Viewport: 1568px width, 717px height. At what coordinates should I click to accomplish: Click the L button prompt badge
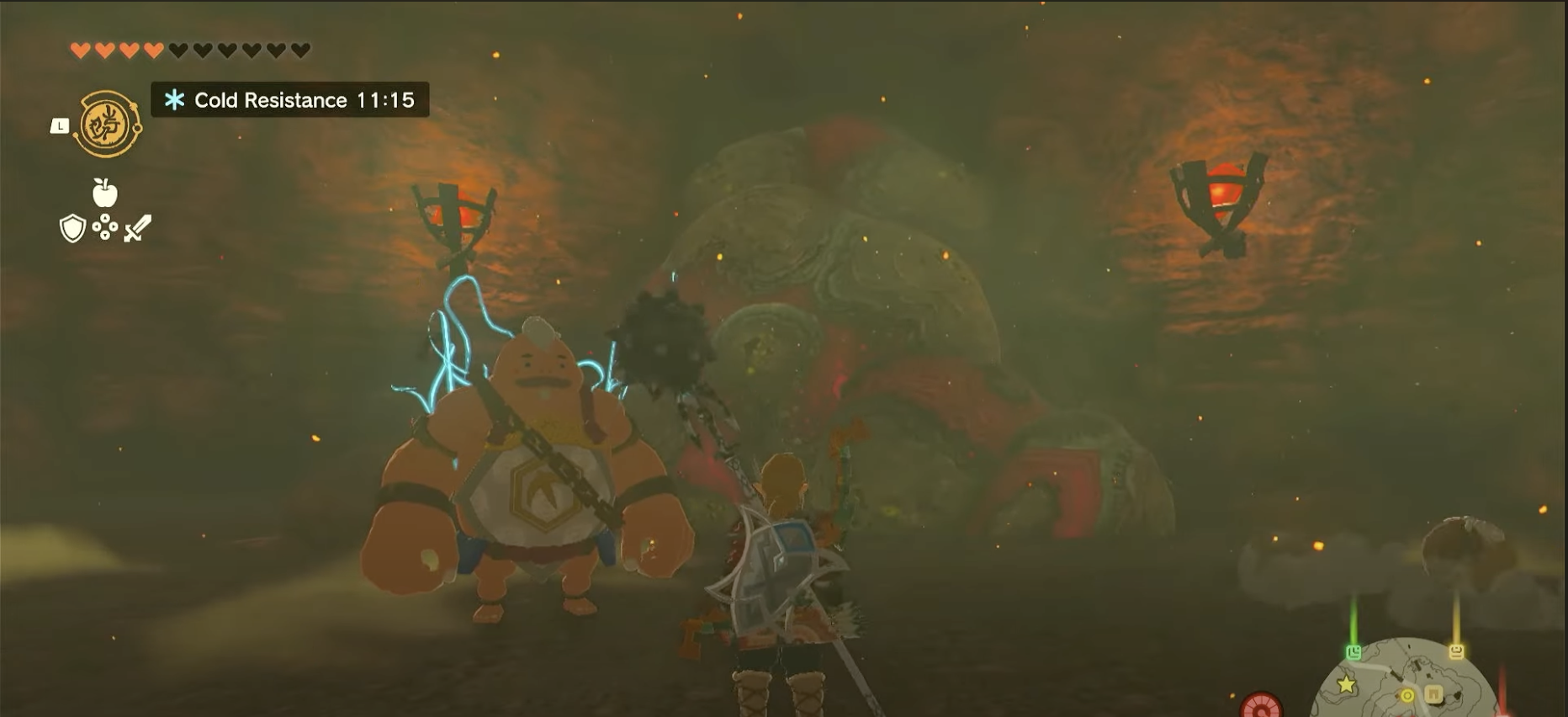[x=61, y=125]
